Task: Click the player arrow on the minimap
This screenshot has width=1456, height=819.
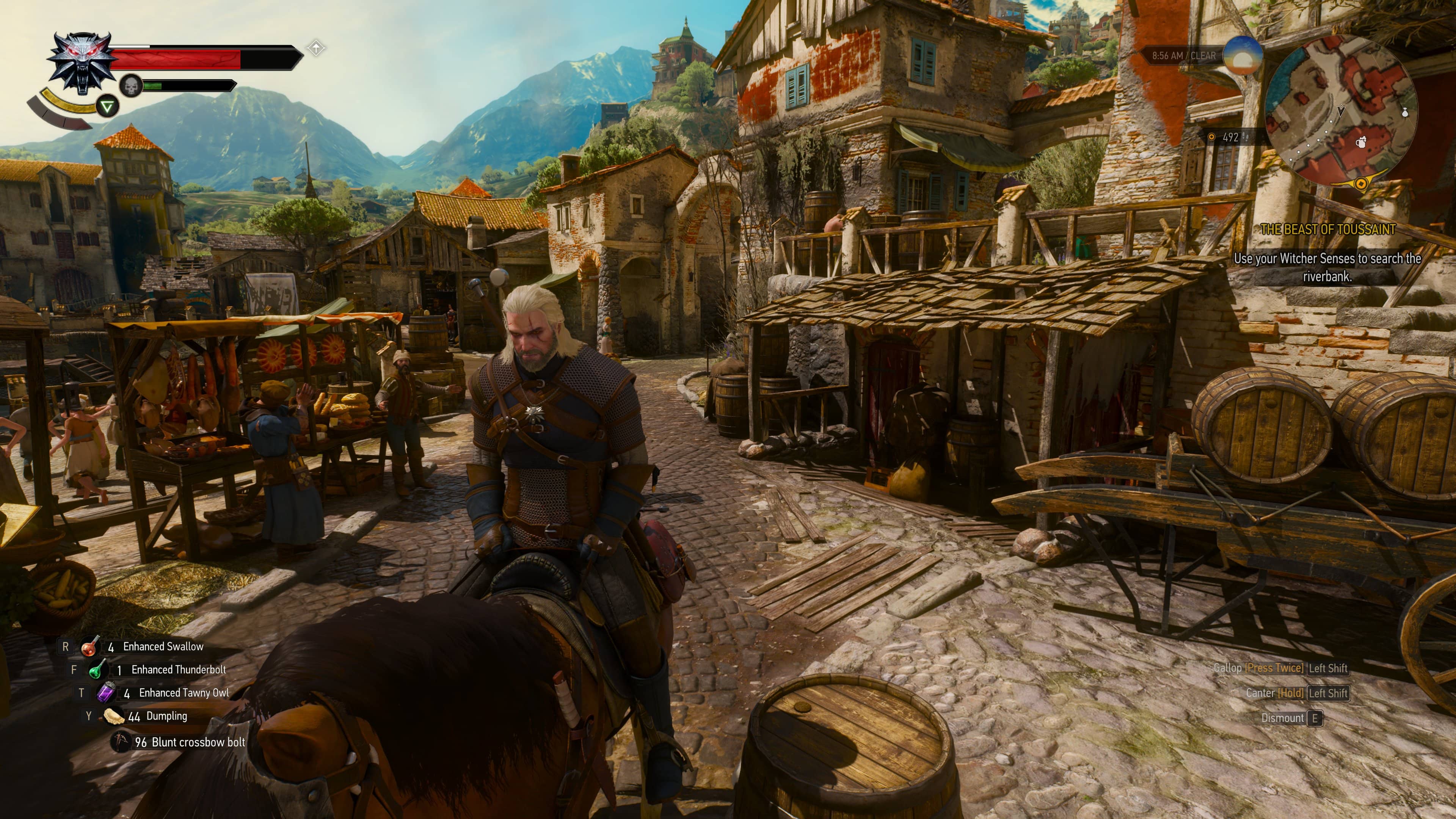Action: pos(1341,111)
